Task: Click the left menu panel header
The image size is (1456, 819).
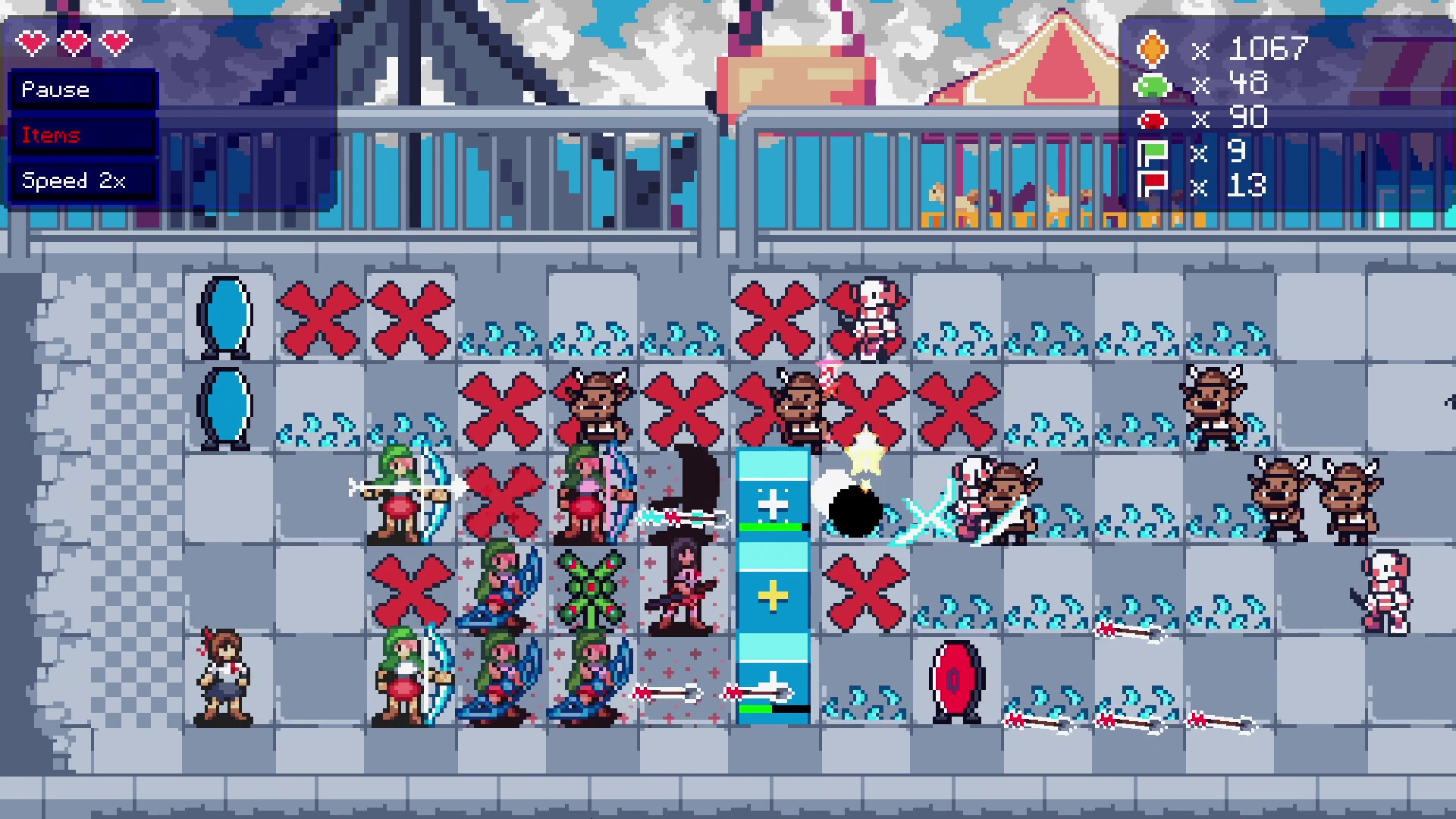Action: pyautogui.click(x=82, y=89)
